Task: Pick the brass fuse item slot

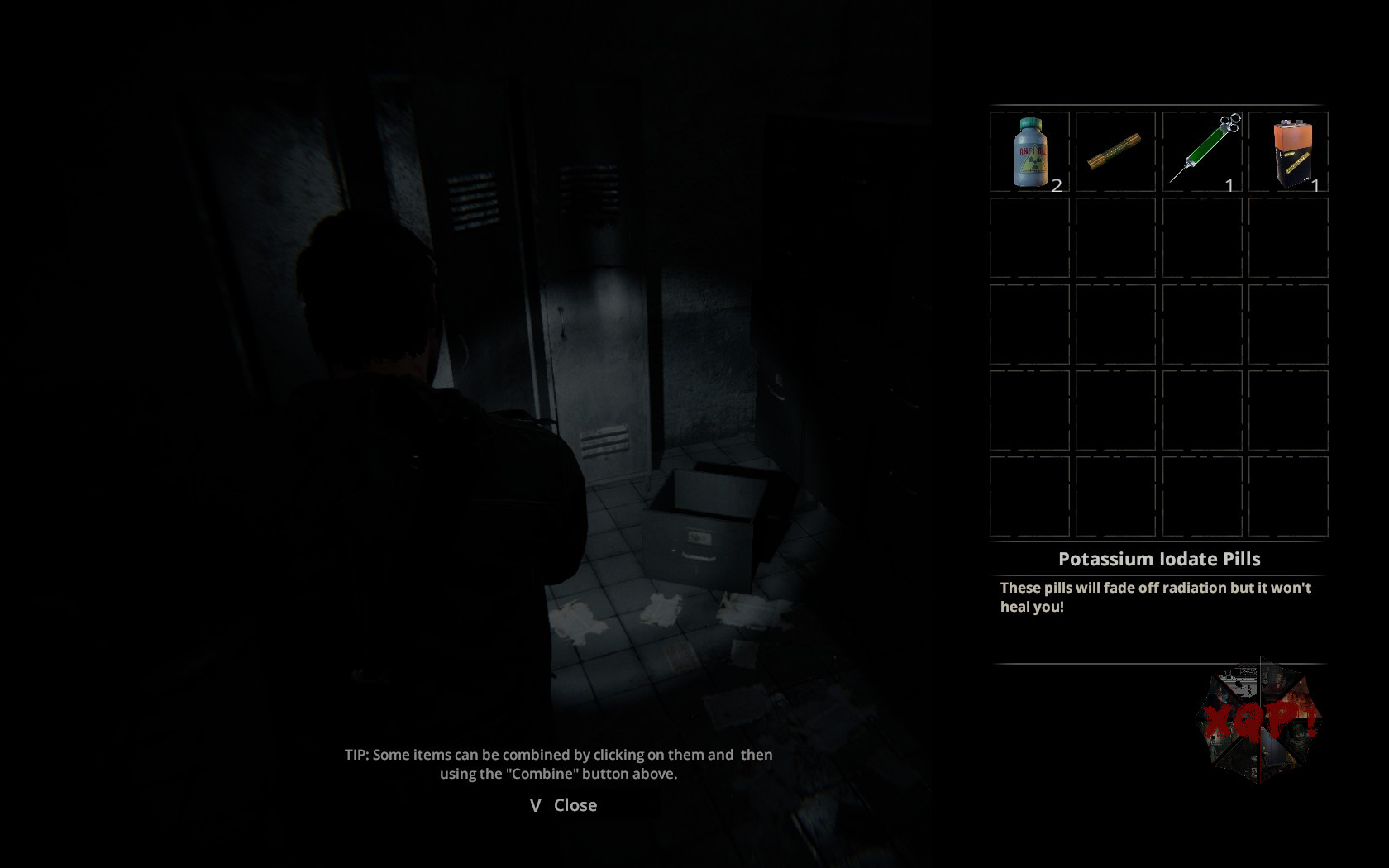Action: point(1115,152)
